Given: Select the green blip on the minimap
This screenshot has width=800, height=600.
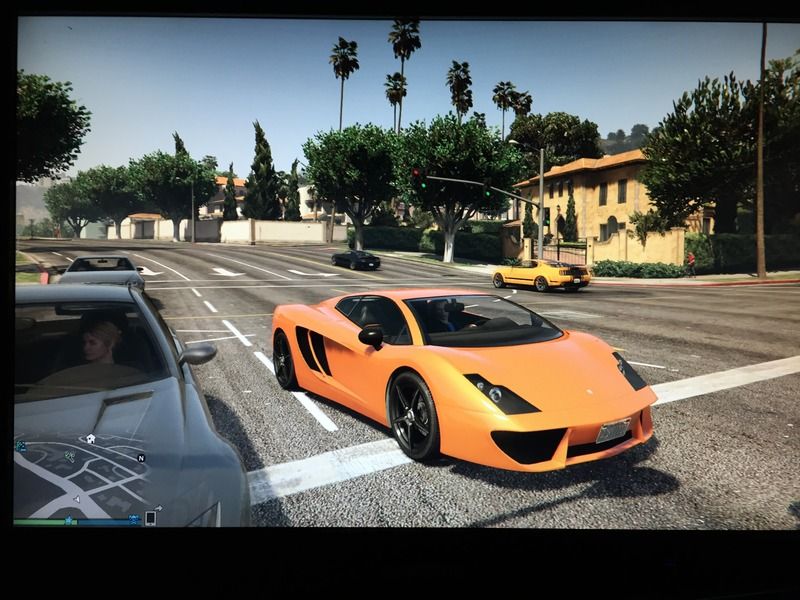Looking at the screenshot, I should pyautogui.click(x=69, y=456).
